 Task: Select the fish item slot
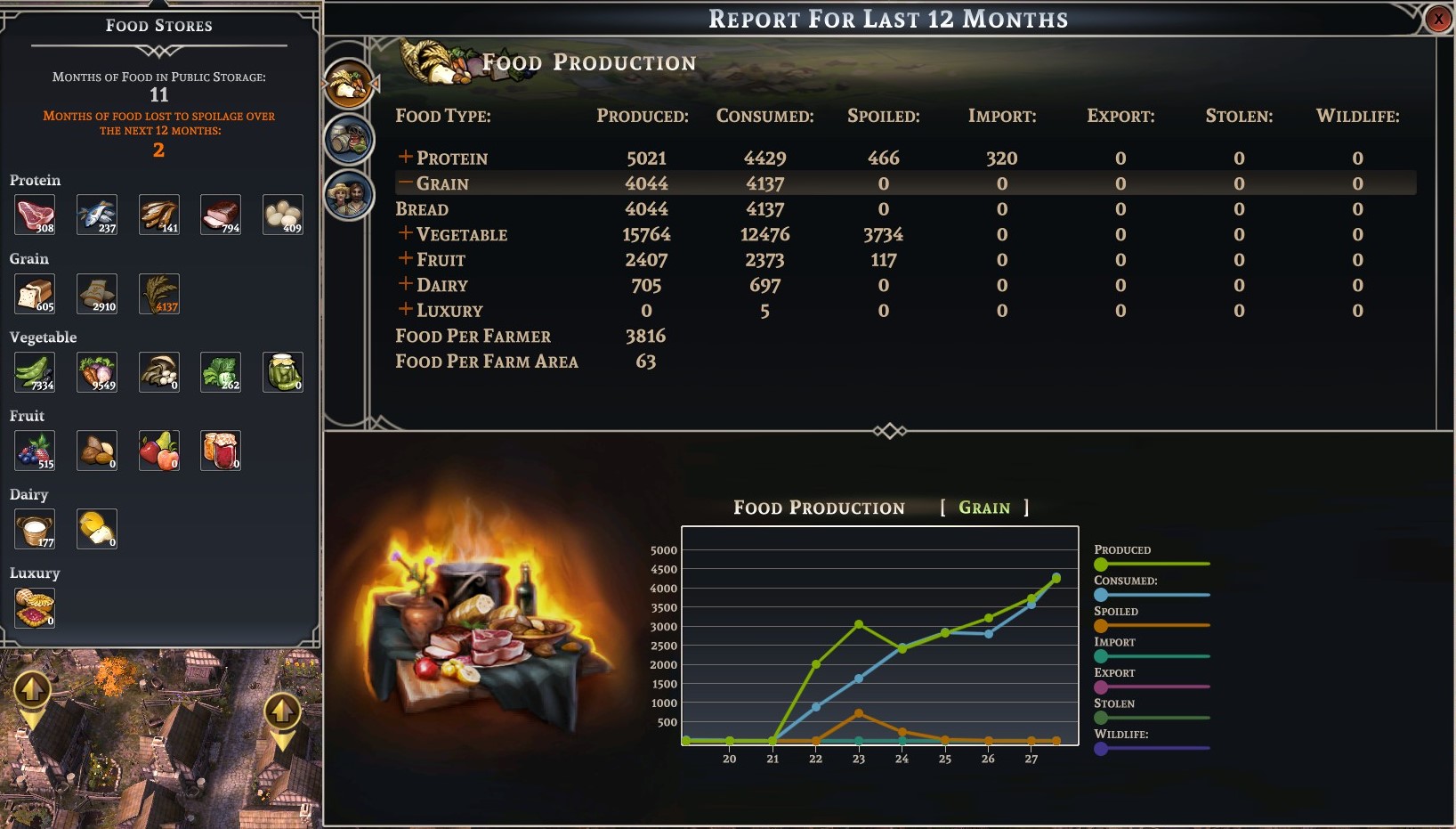pyautogui.click(x=97, y=215)
